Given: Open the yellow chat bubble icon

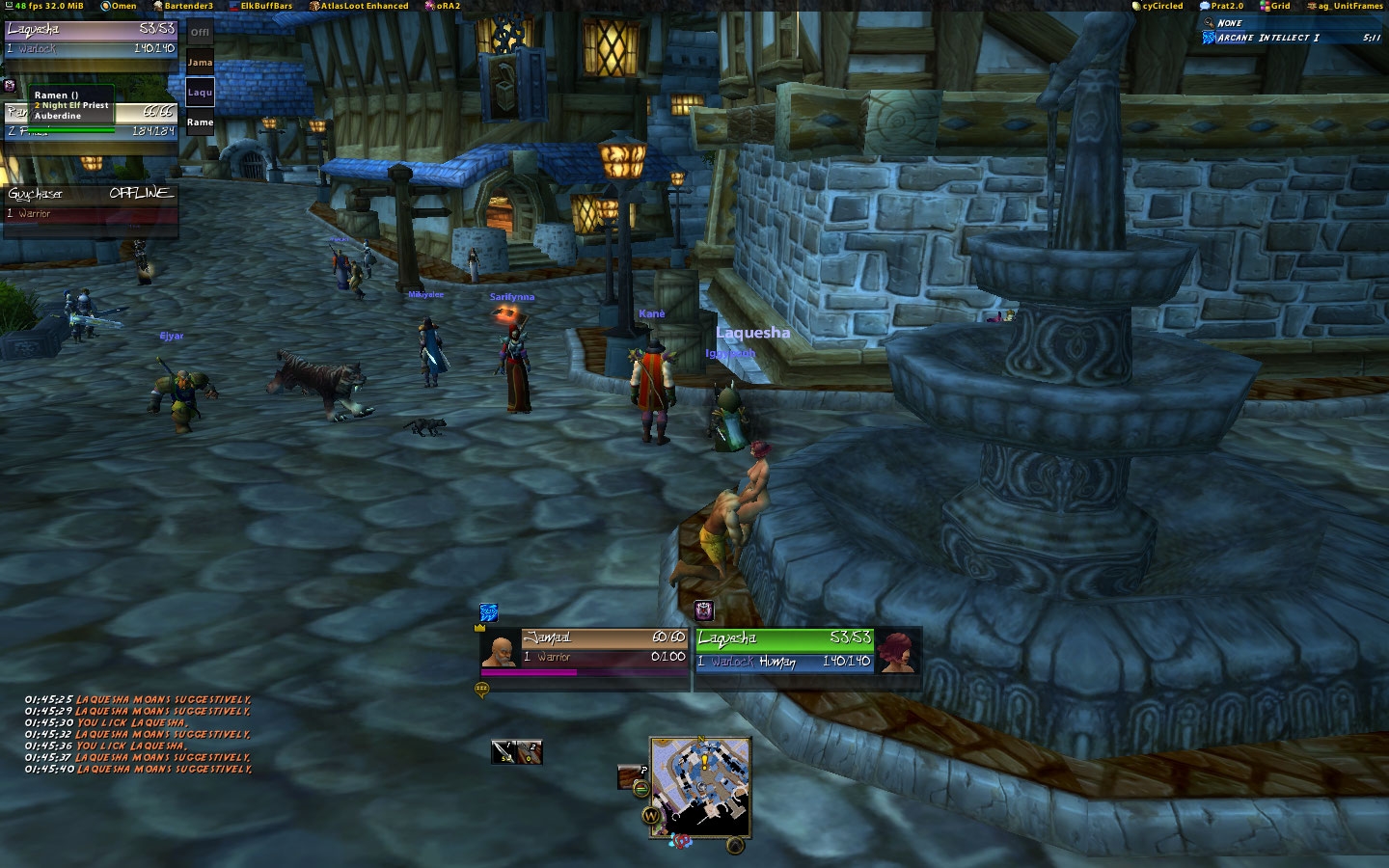Looking at the screenshot, I should (x=482, y=689).
